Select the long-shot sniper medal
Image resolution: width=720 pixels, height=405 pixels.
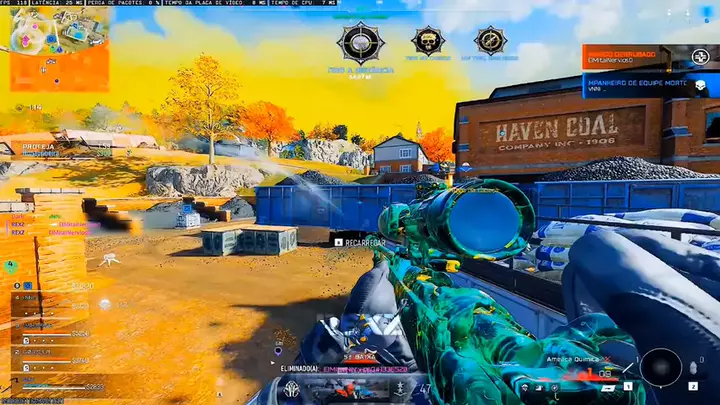coord(360,43)
